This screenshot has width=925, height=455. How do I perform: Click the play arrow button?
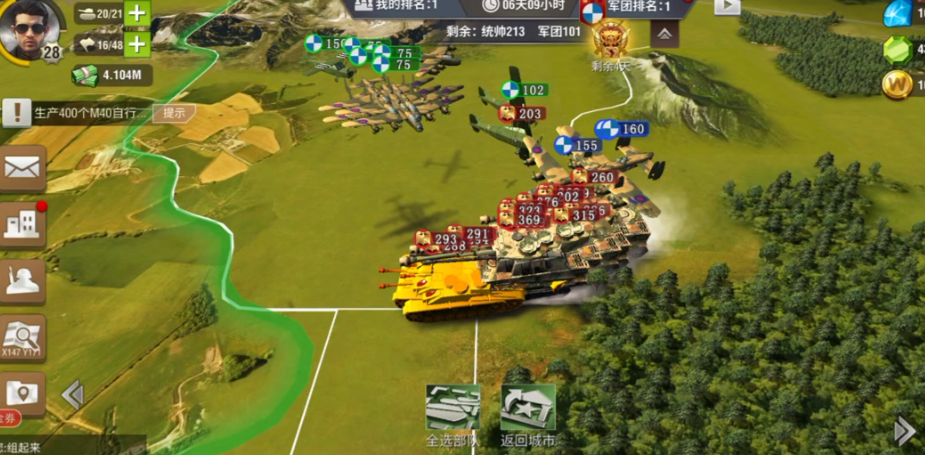(x=726, y=6)
